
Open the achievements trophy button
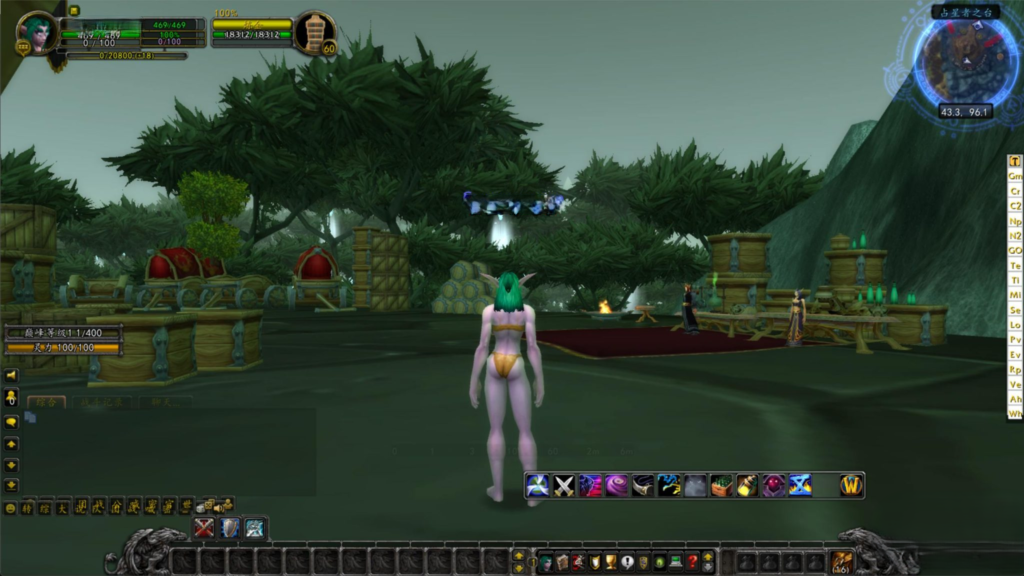click(x=611, y=562)
